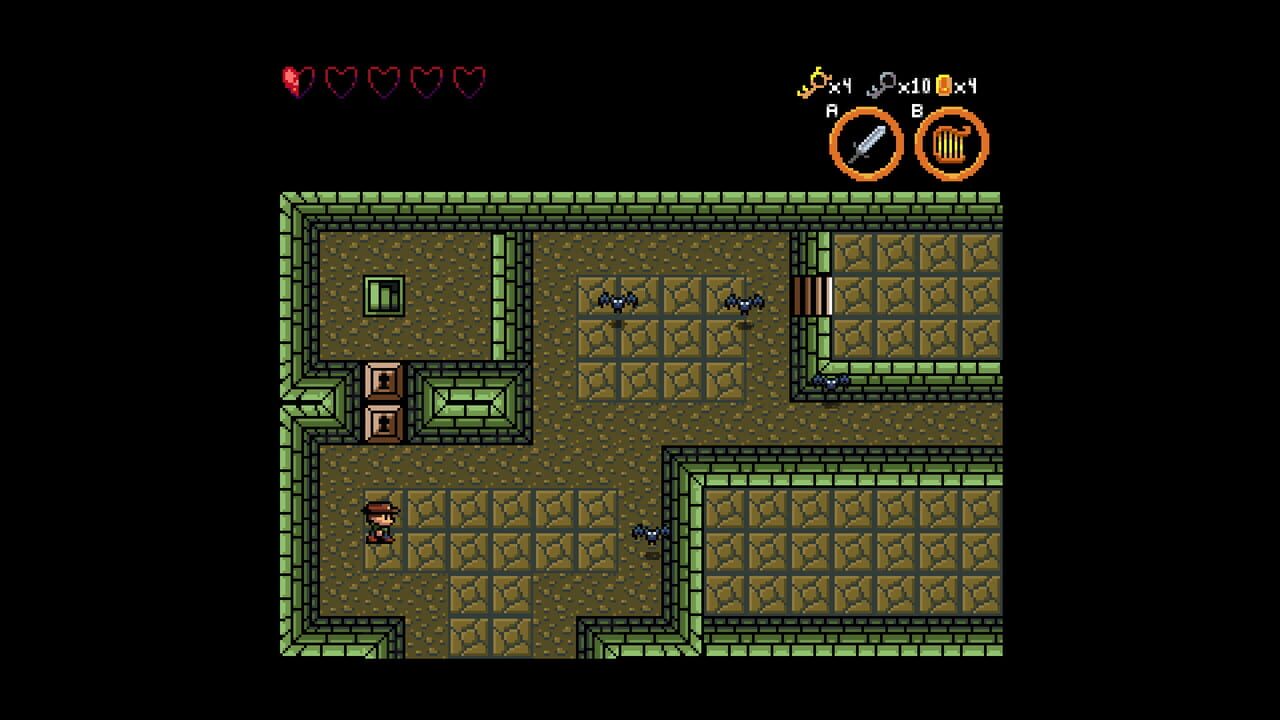Click the barred gate in the top-right wall
The height and width of the screenshot is (720, 1280).
tap(812, 295)
